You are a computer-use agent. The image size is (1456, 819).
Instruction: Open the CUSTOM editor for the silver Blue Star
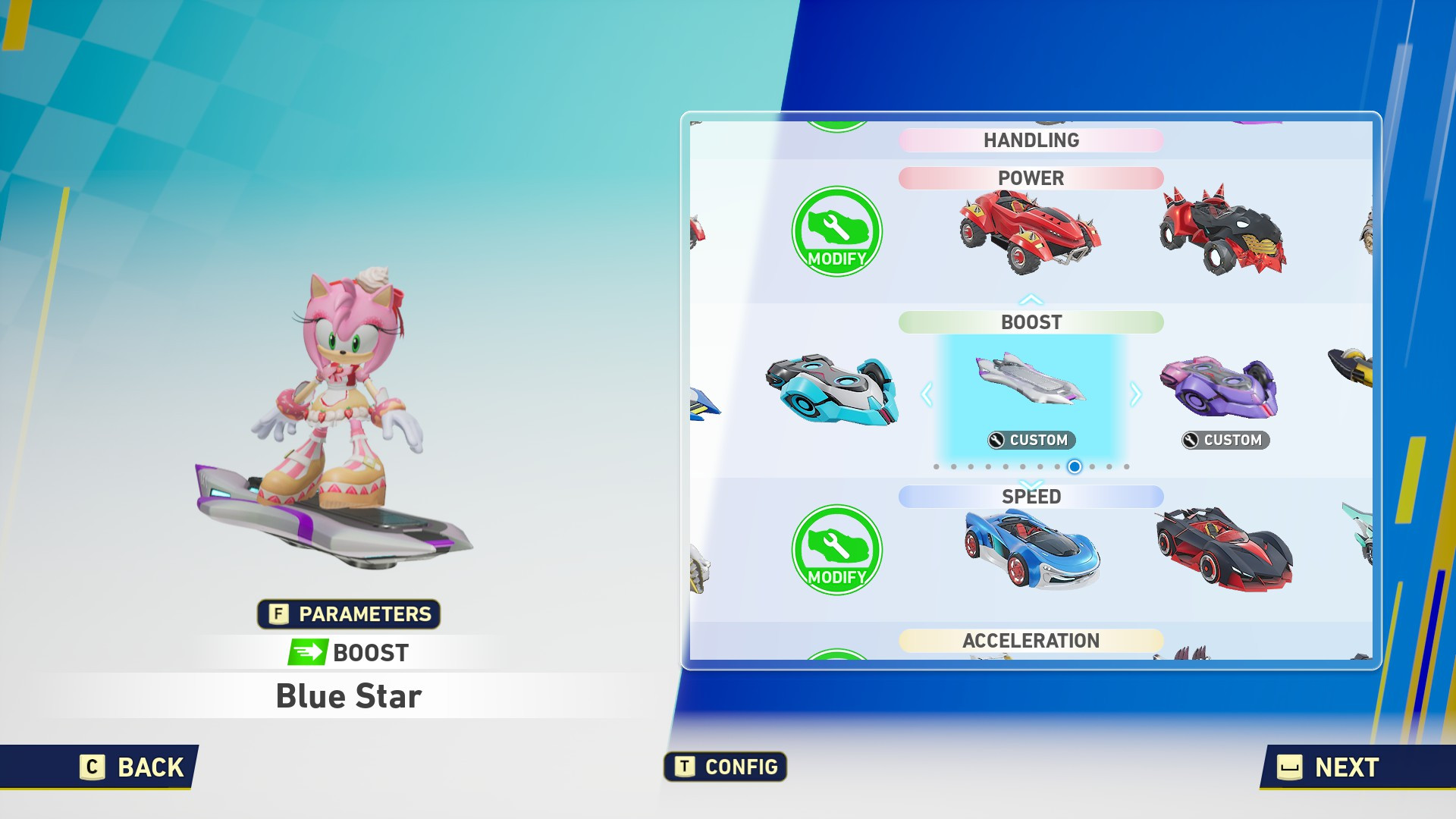tap(1030, 440)
